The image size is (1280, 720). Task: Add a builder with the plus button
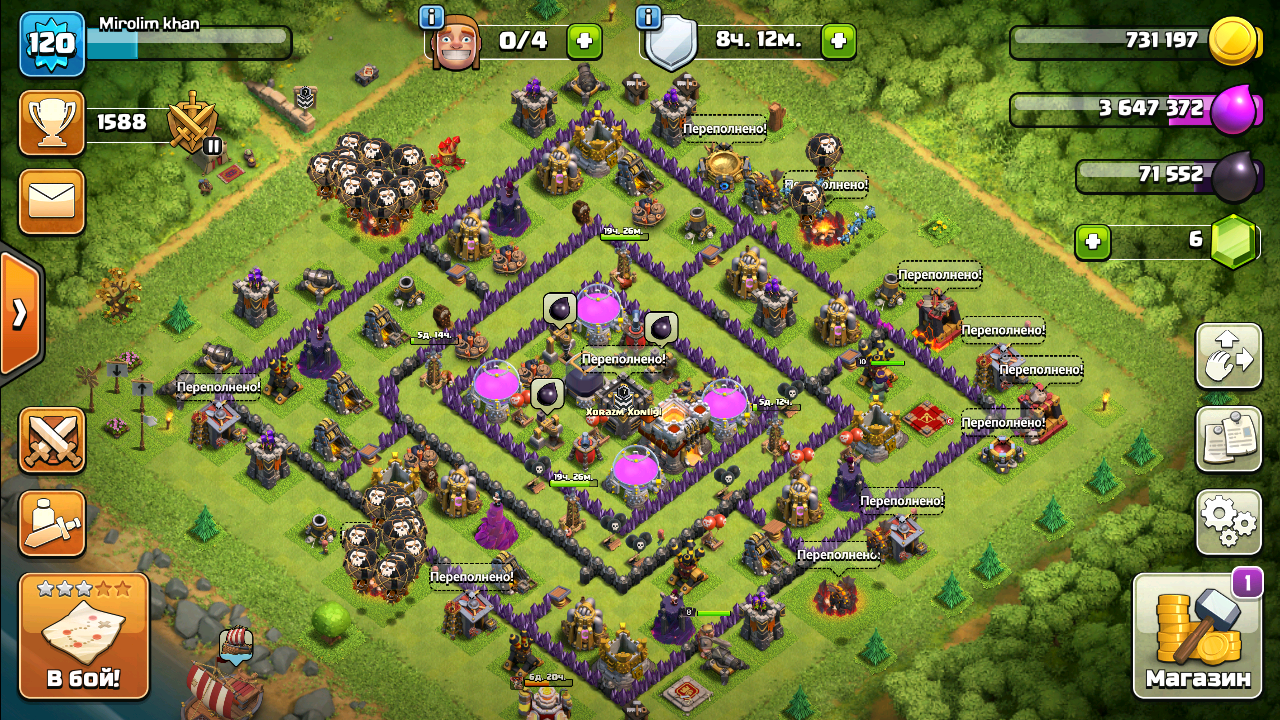(x=585, y=42)
